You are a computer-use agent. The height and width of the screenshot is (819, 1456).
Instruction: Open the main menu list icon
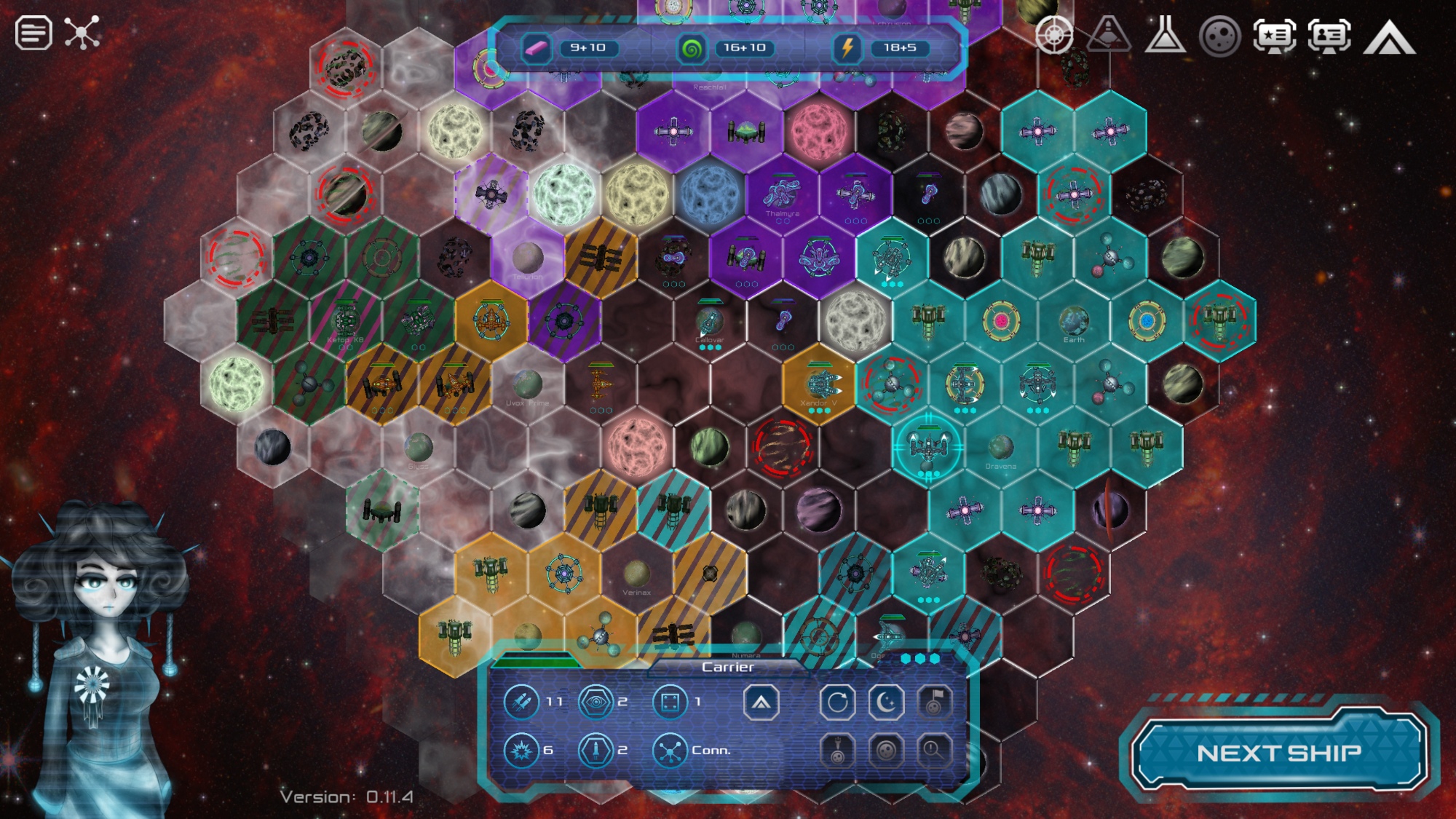pos(33,33)
